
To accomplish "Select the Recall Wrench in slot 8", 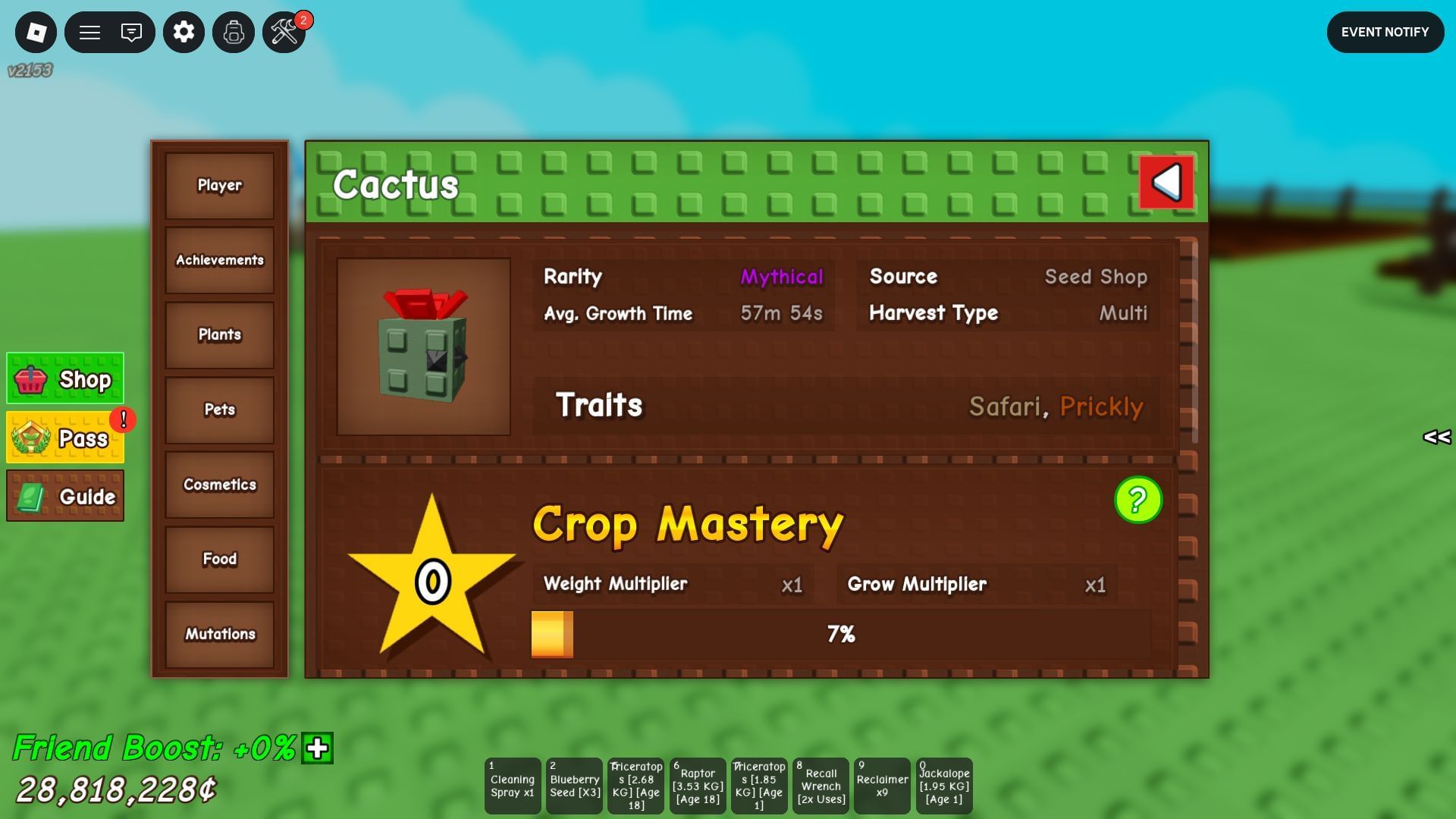I will 821,786.
